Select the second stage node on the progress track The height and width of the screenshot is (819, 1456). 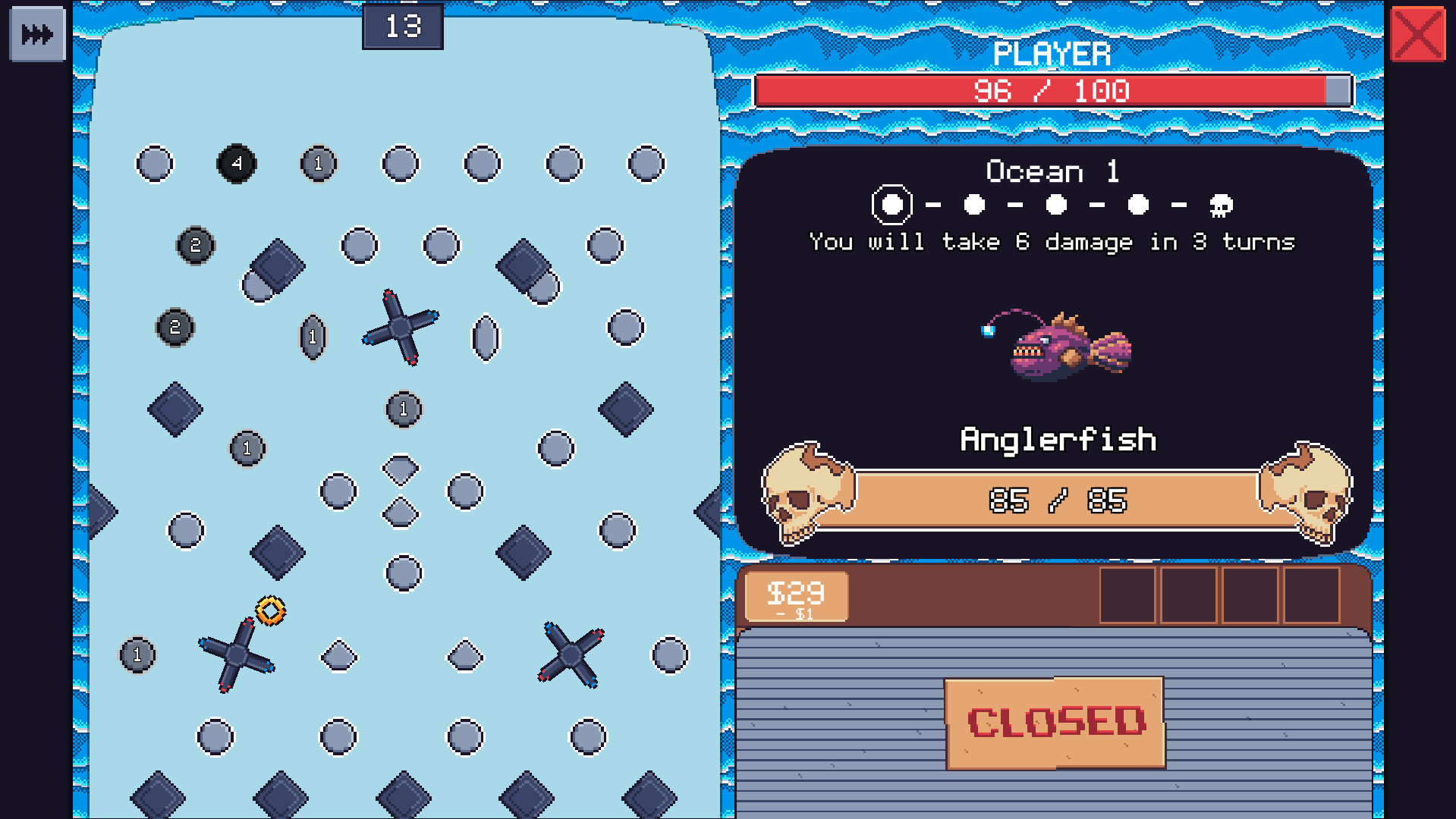(973, 203)
